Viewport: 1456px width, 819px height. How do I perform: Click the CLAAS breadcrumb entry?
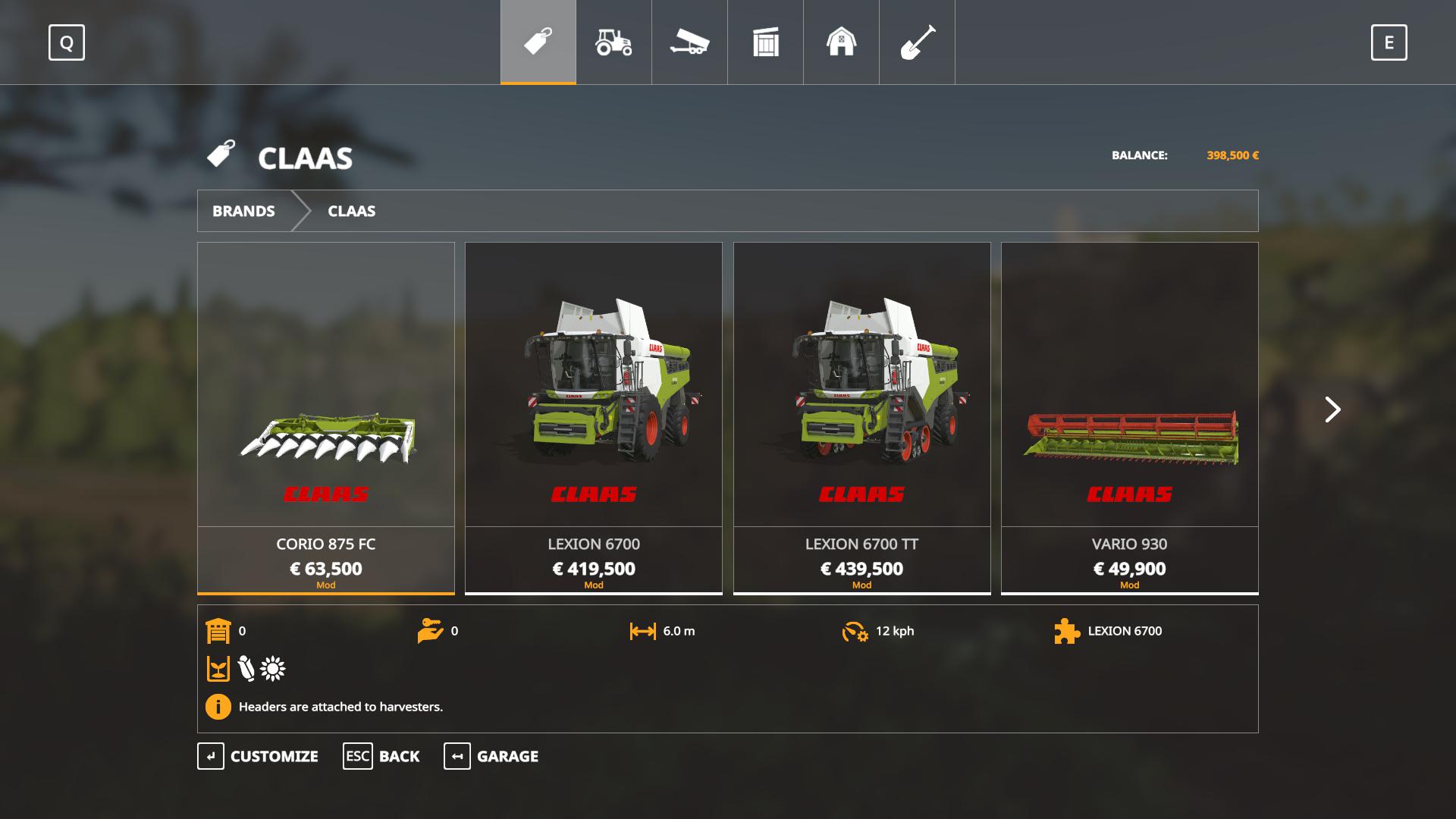click(351, 211)
